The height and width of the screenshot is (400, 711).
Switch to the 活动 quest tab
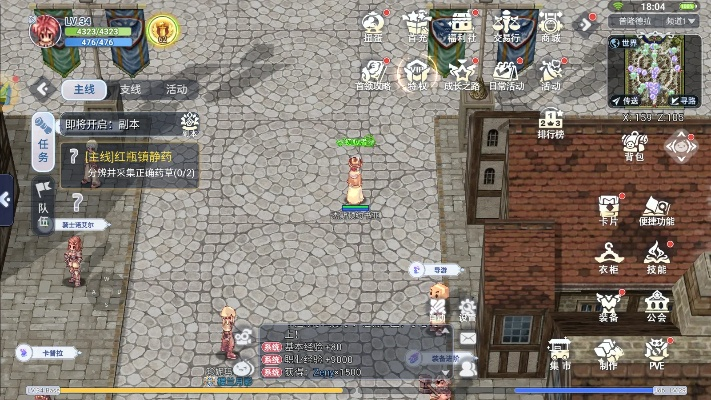[x=176, y=89]
